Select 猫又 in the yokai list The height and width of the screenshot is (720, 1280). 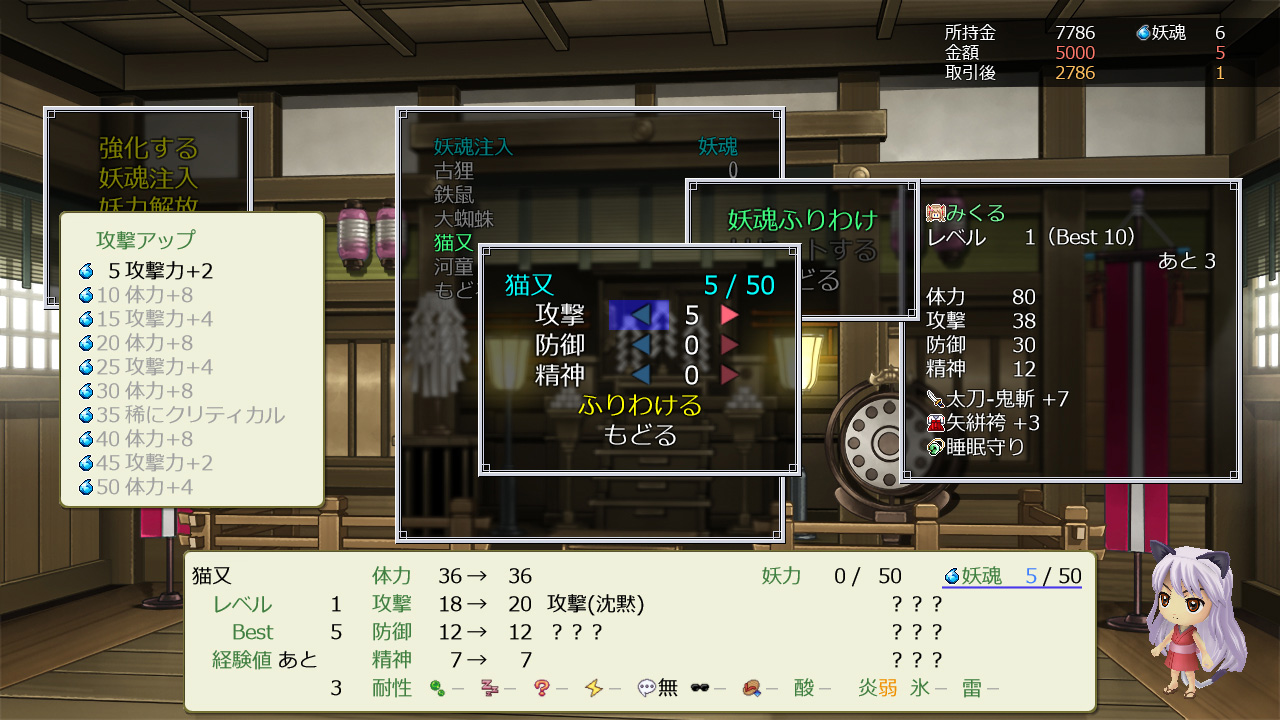[454, 243]
